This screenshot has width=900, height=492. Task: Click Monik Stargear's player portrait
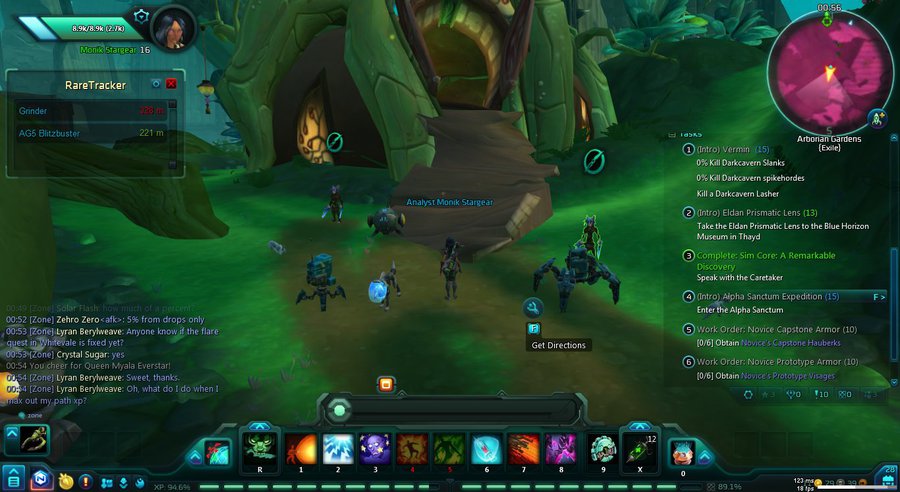pos(171,28)
